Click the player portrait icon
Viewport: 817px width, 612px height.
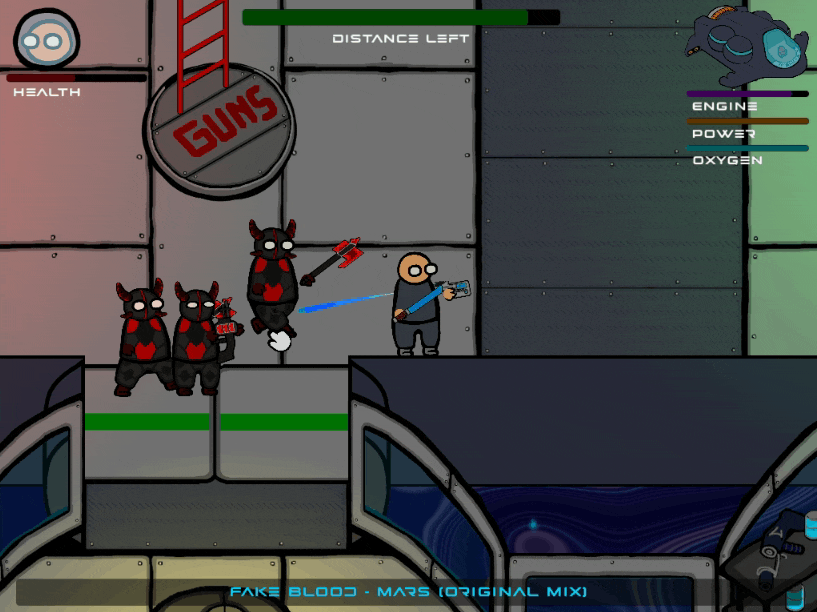[46, 40]
